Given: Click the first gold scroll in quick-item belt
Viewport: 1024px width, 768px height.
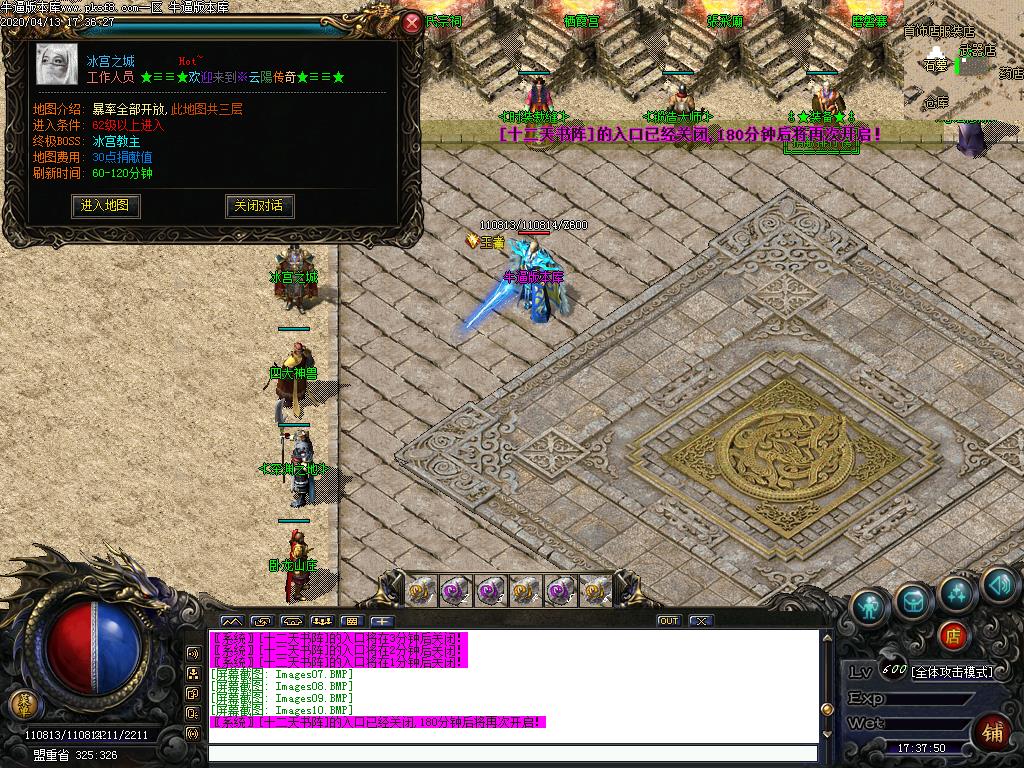Looking at the screenshot, I should coord(421,591).
